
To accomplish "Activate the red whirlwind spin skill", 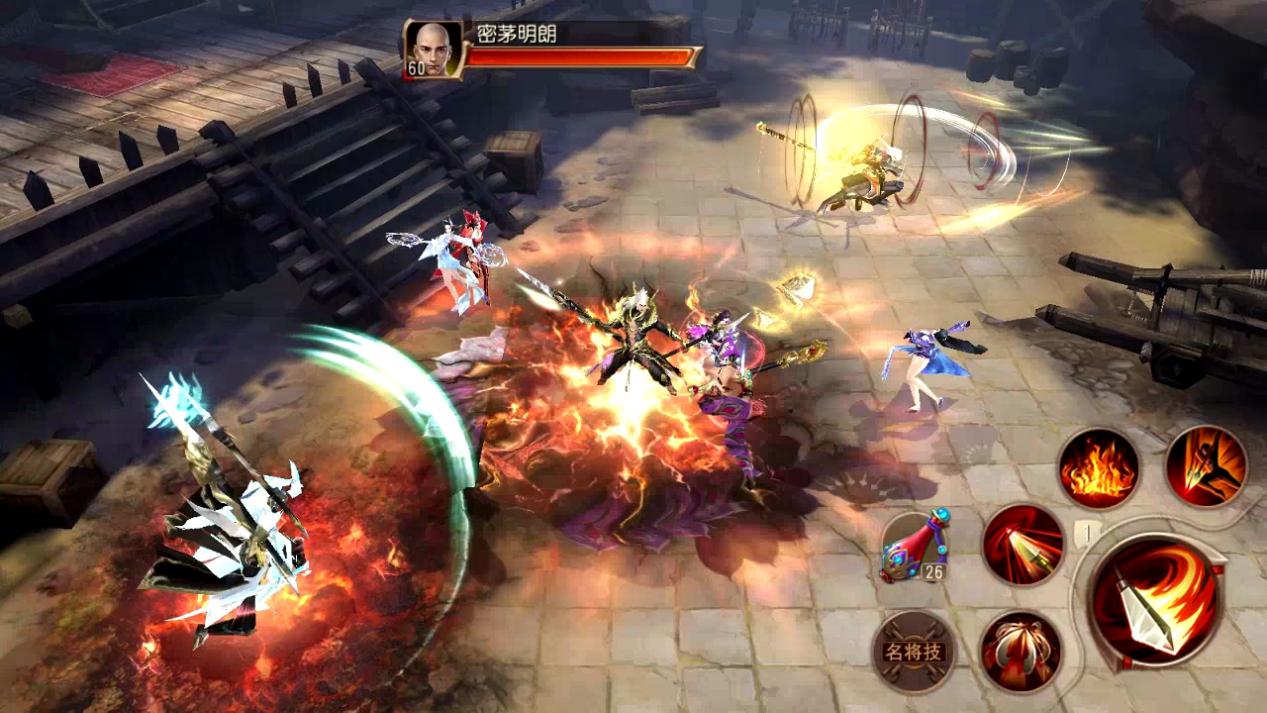I will point(1020,651).
